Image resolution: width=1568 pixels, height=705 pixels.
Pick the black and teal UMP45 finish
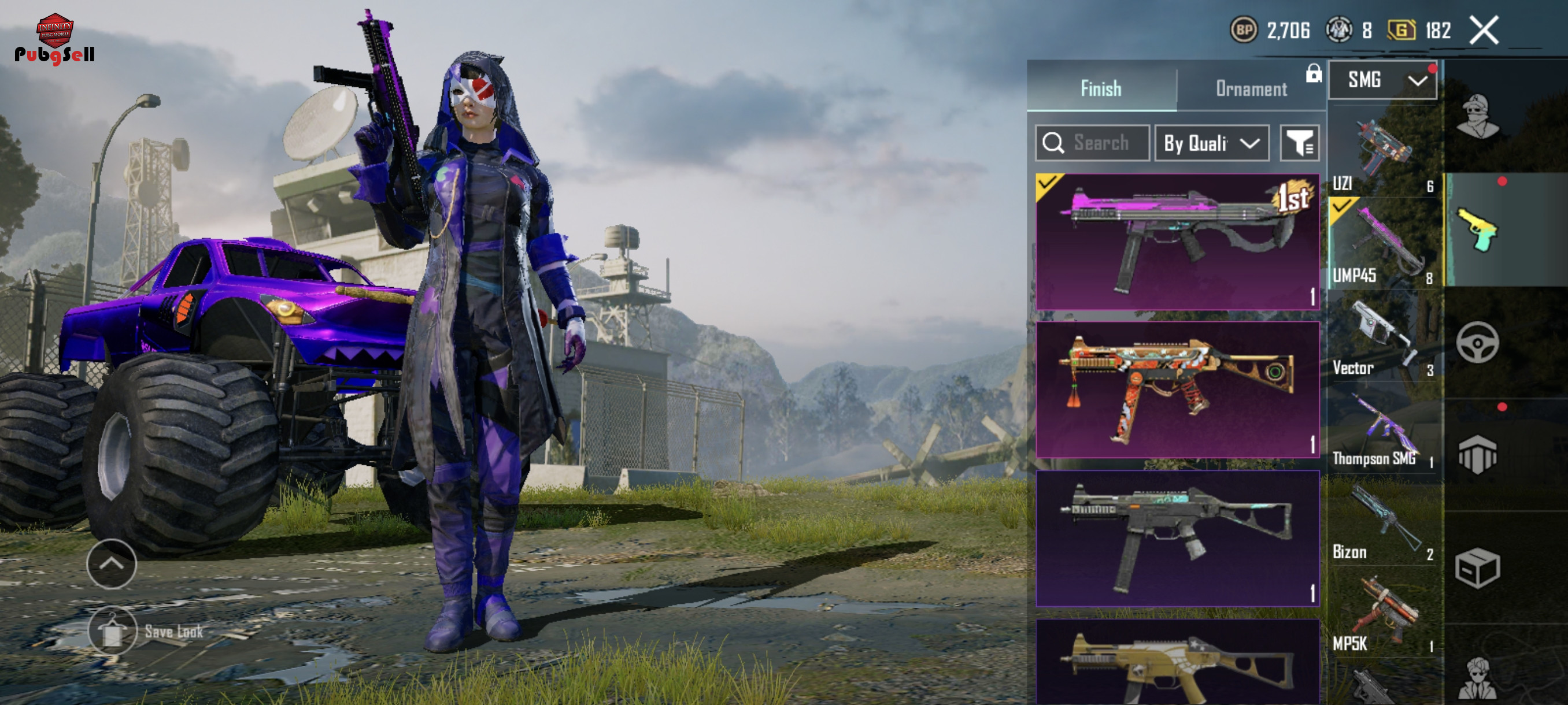pyautogui.click(x=1177, y=538)
